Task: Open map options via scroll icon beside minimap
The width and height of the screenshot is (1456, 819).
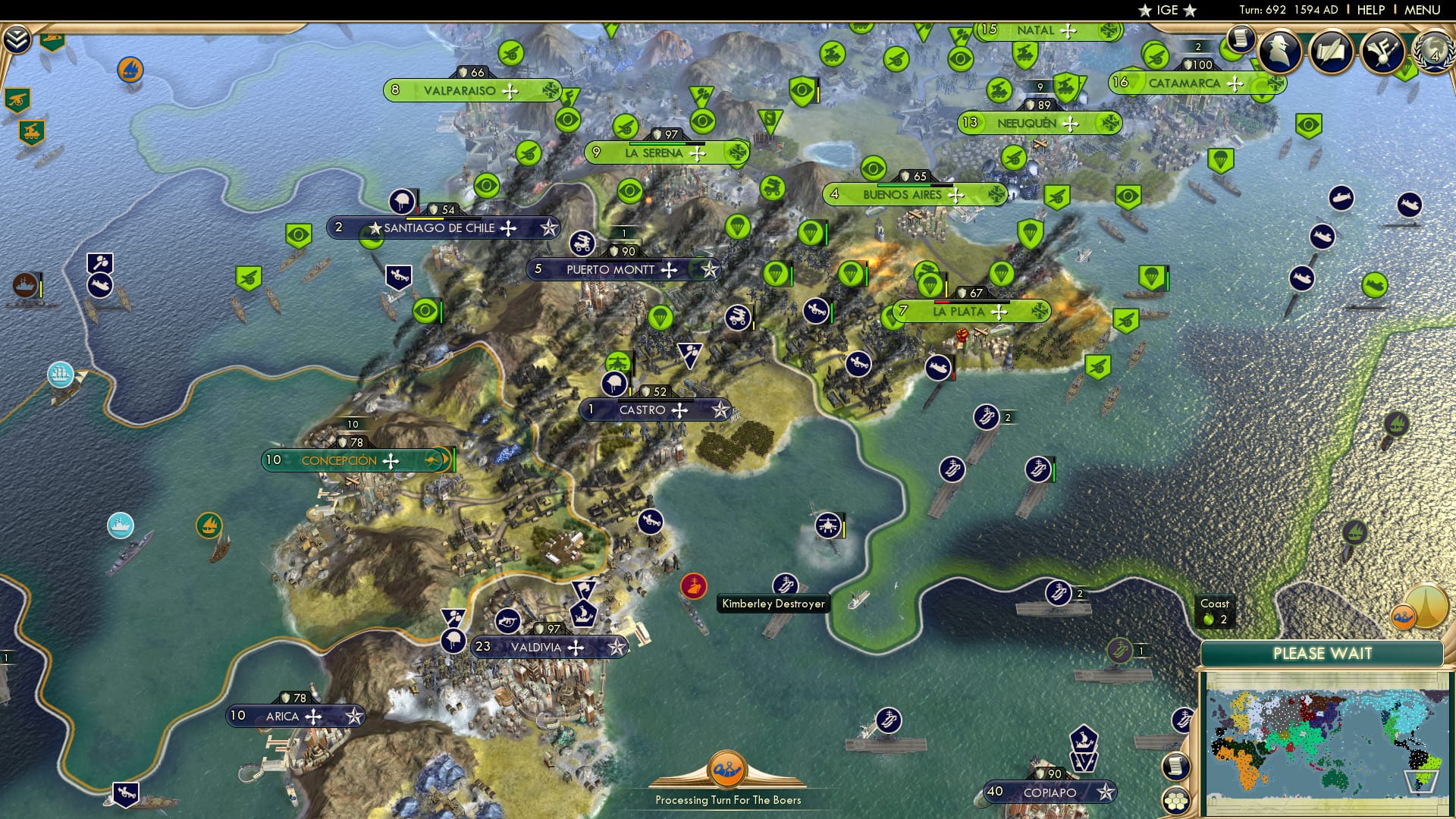Action: pyautogui.click(x=1177, y=766)
